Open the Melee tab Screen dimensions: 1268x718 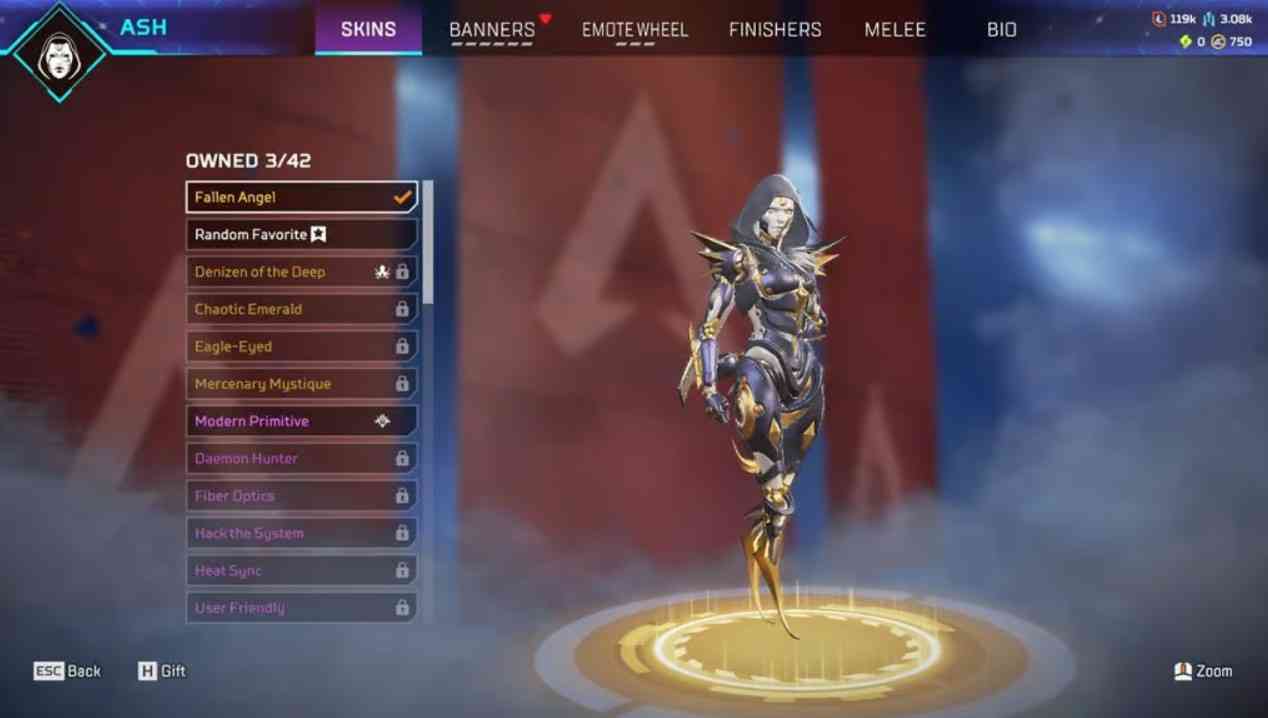(895, 30)
